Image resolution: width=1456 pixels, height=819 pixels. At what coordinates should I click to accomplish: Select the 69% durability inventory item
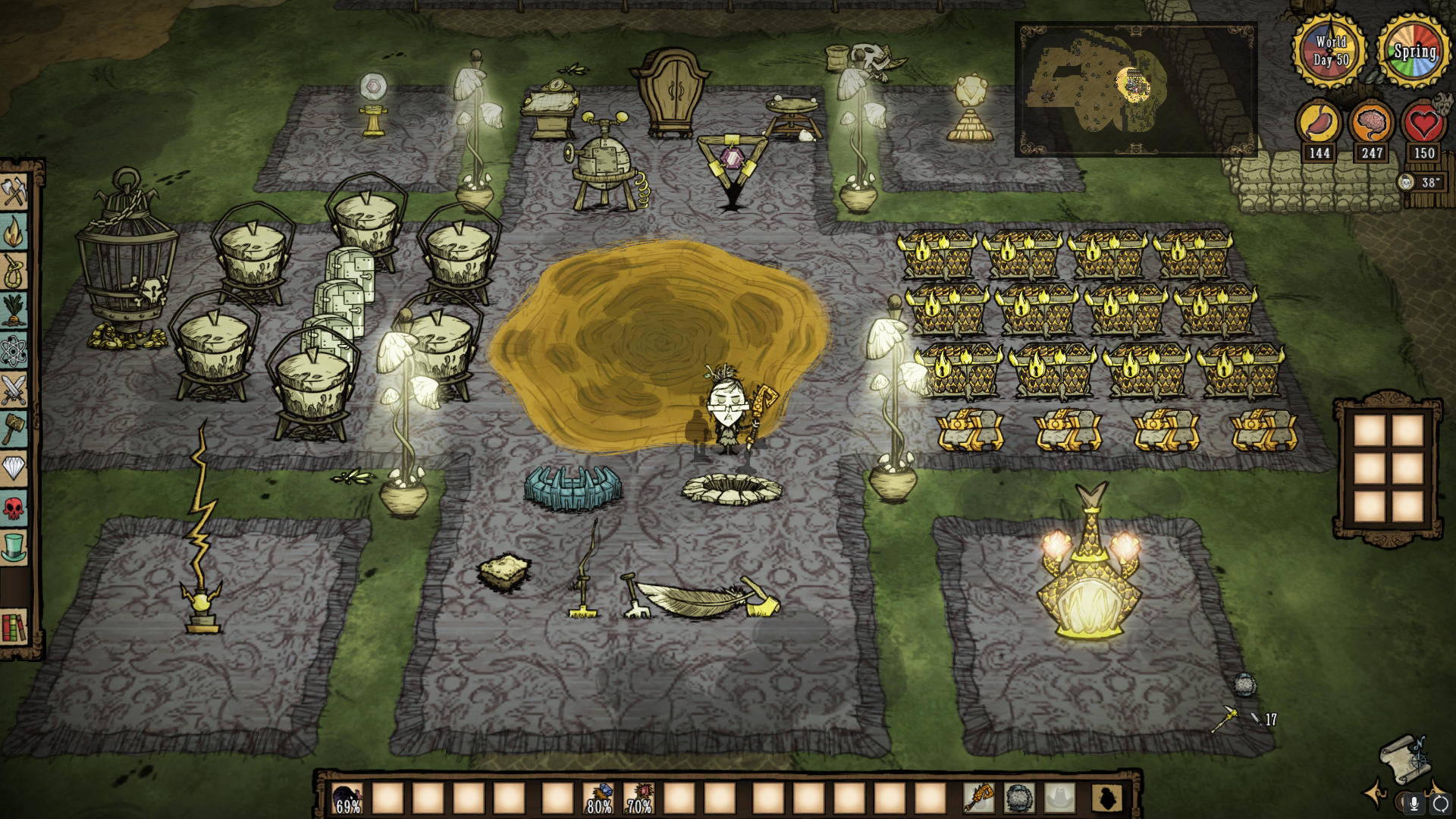click(x=348, y=799)
